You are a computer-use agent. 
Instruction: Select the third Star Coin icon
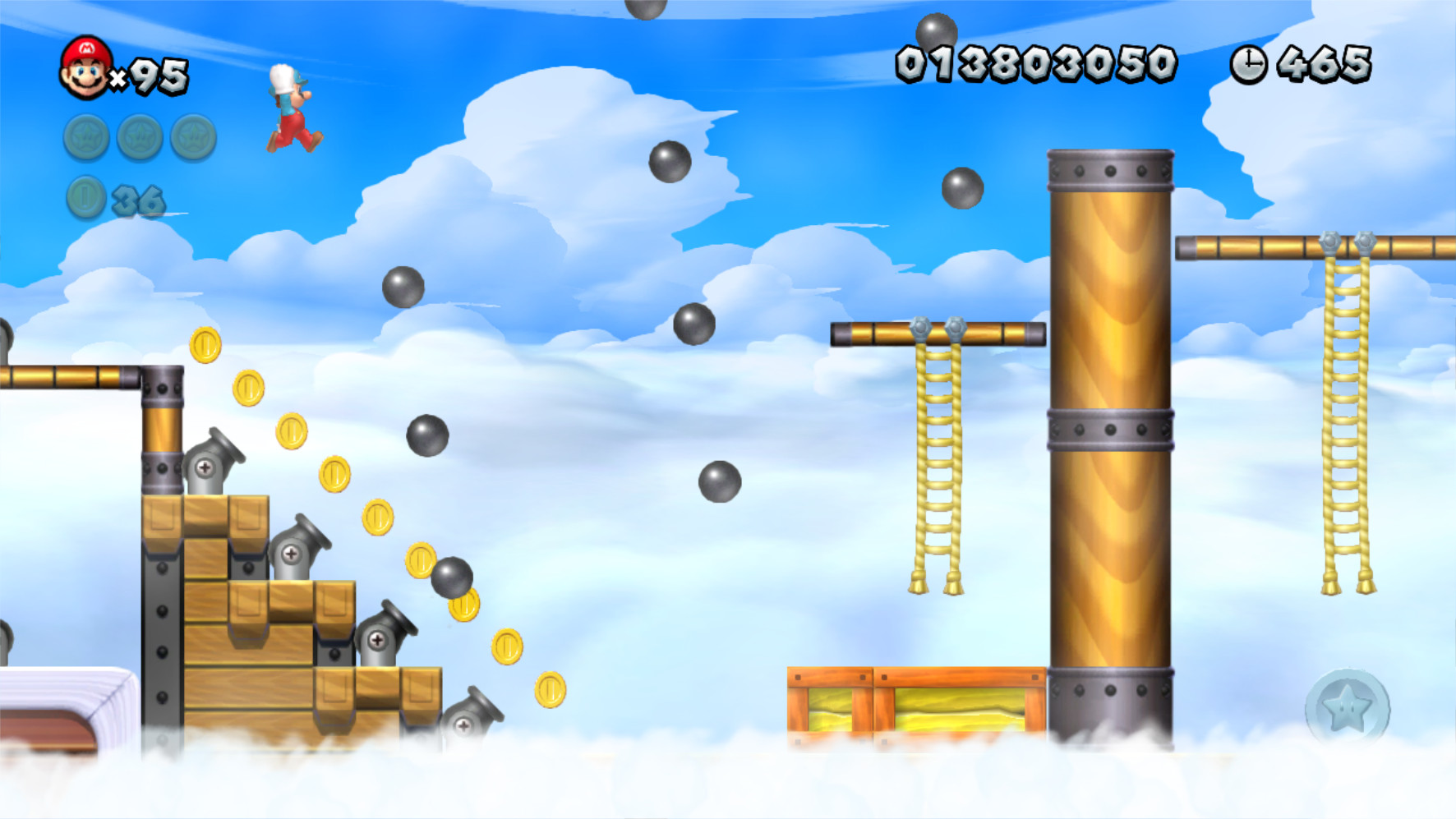pos(192,137)
